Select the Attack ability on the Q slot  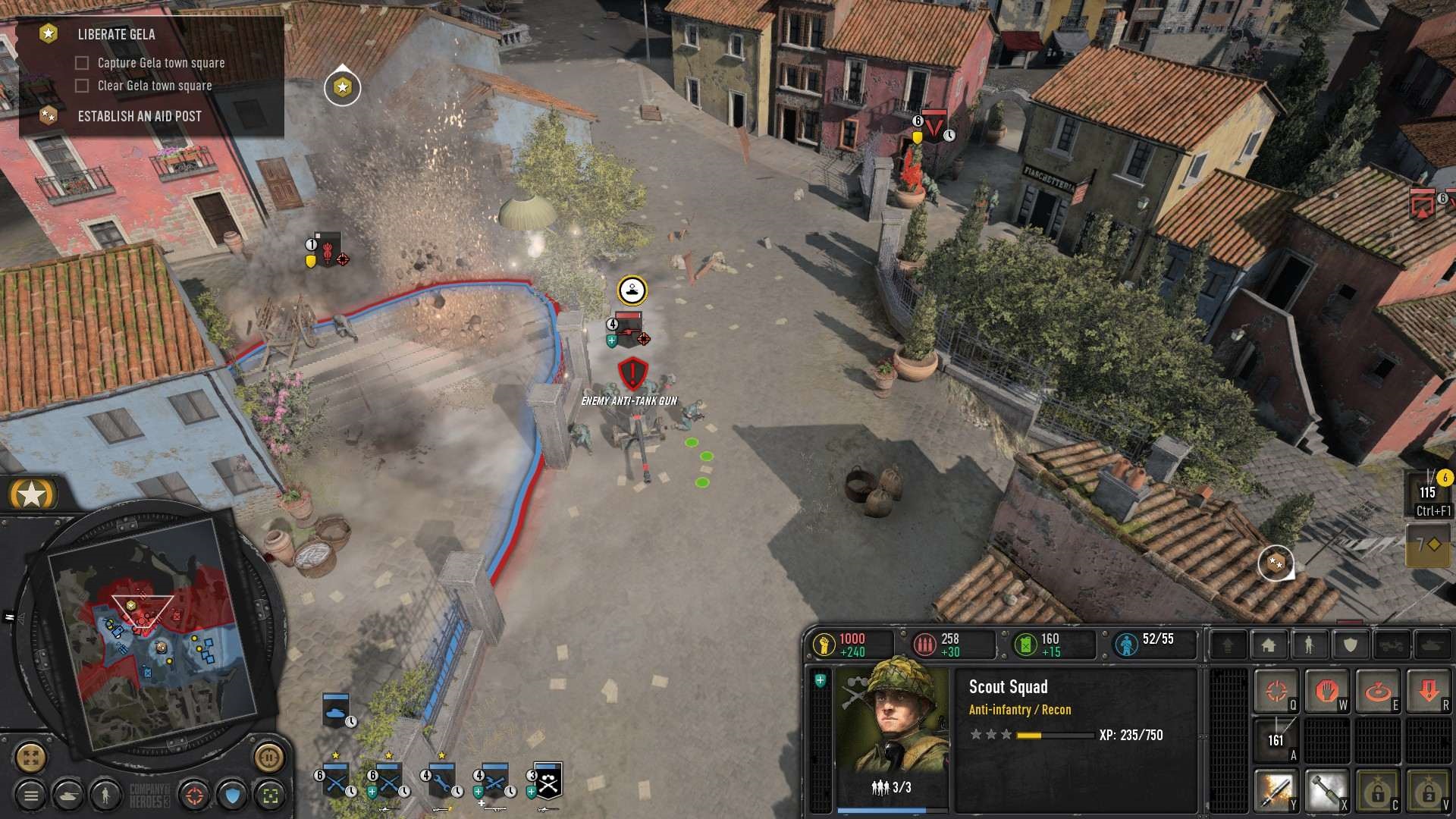point(1276,689)
